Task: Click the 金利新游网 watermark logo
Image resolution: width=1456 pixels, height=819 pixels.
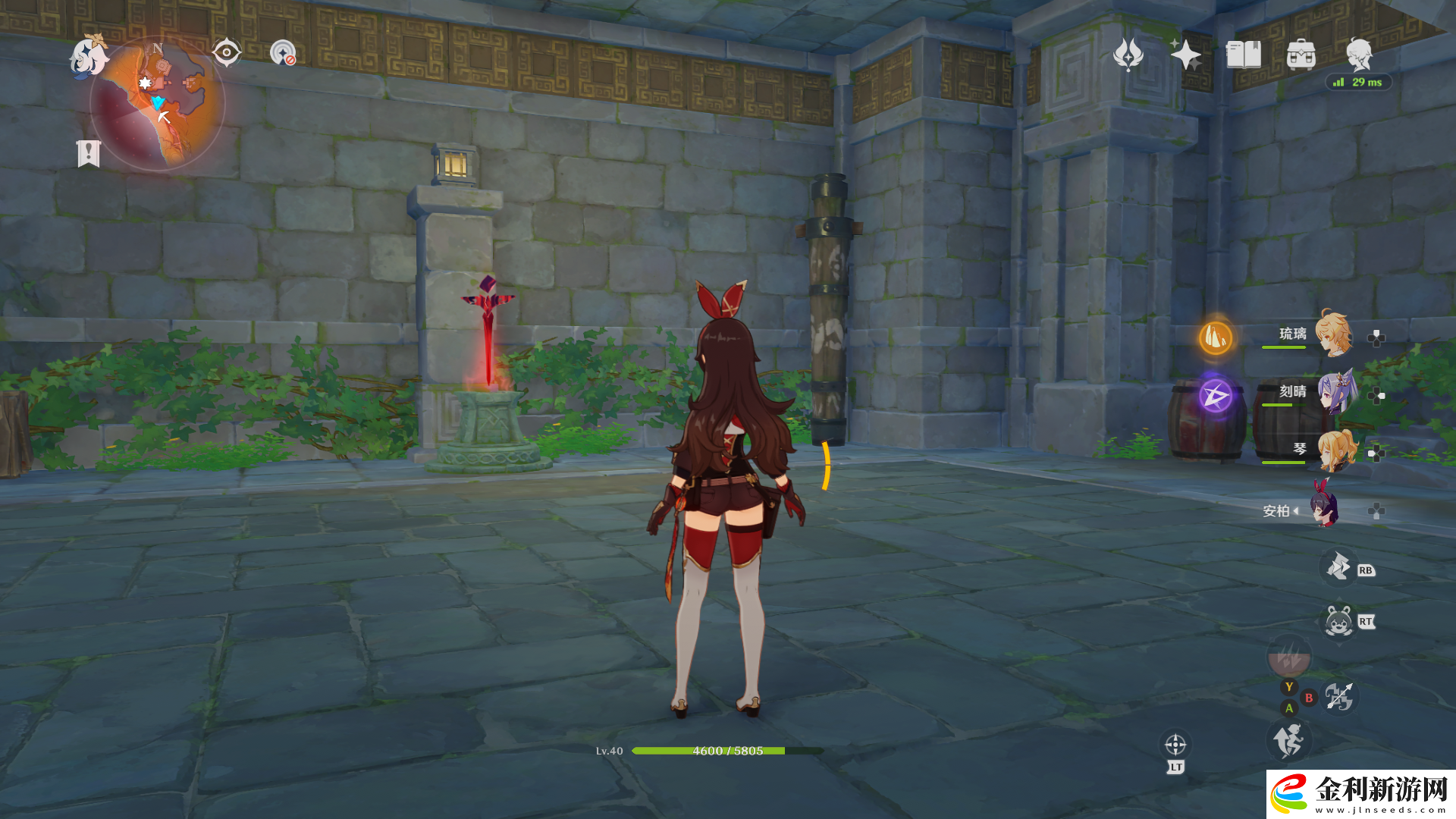Action: point(1361,794)
